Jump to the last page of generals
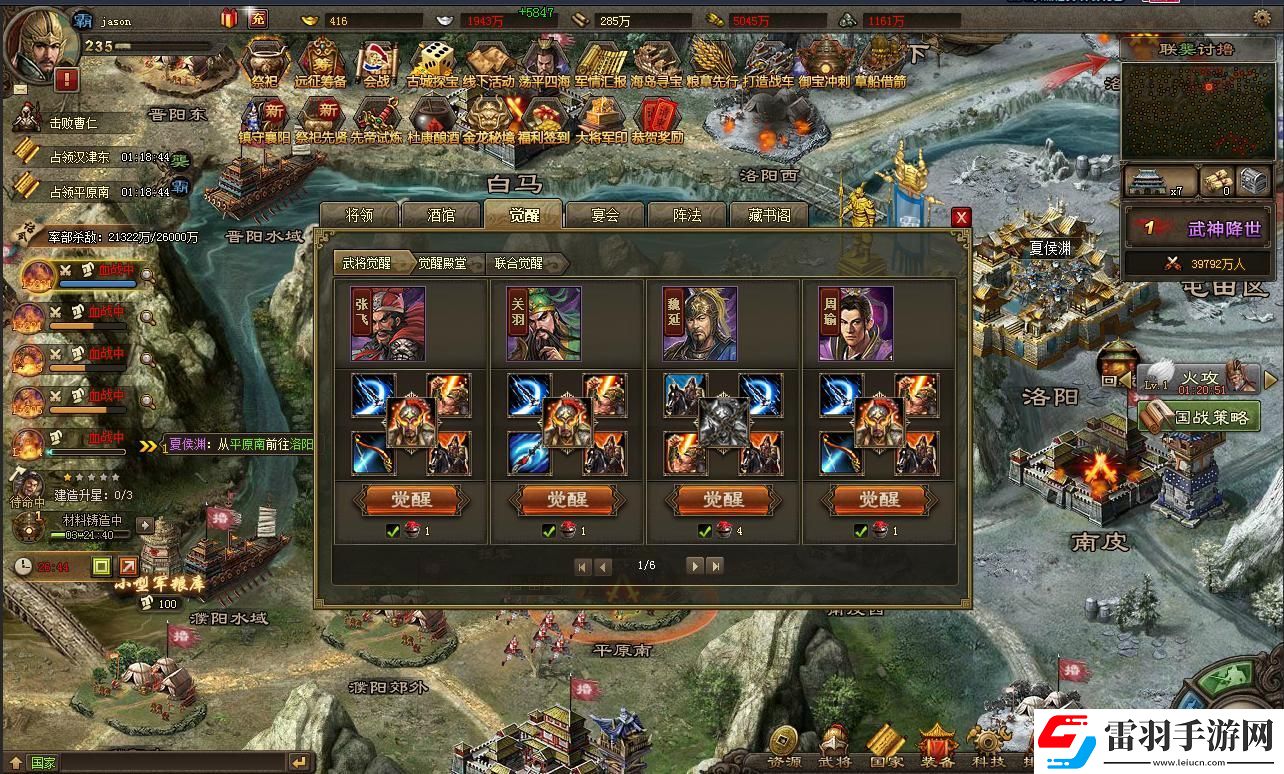The height and width of the screenshot is (774, 1284). (x=715, y=566)
